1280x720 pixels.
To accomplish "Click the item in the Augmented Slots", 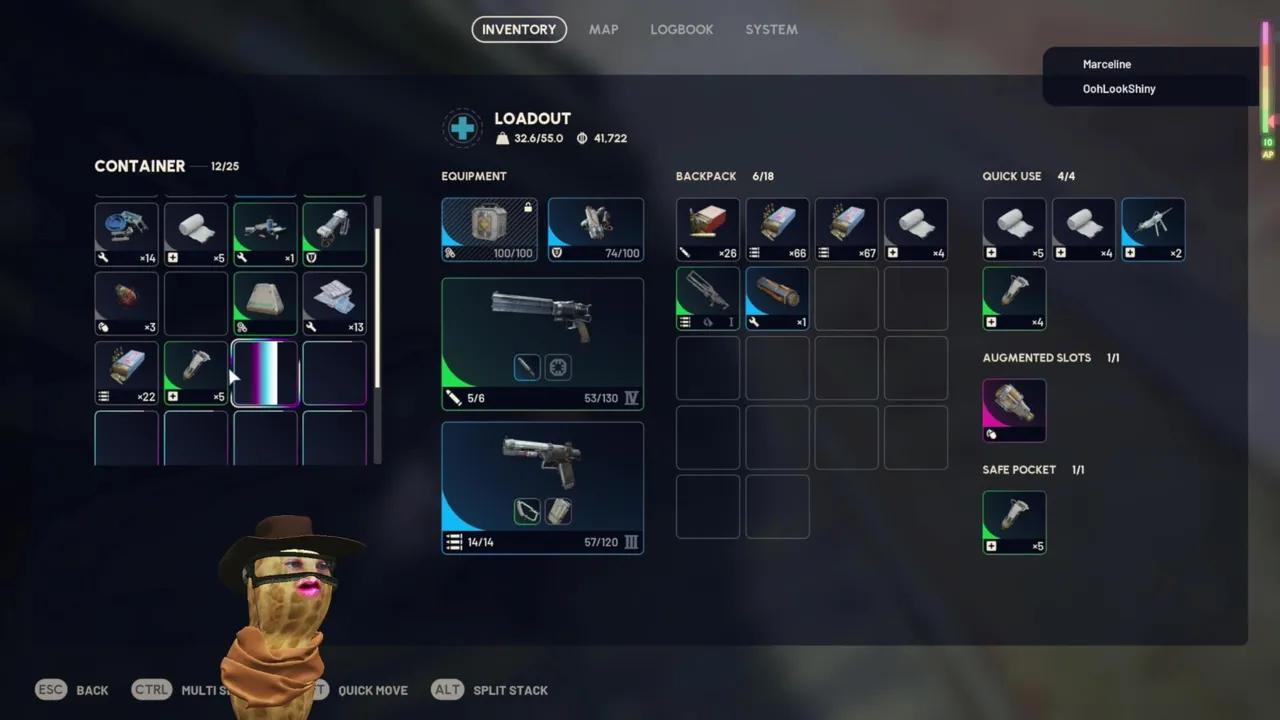I will 1014,410.
